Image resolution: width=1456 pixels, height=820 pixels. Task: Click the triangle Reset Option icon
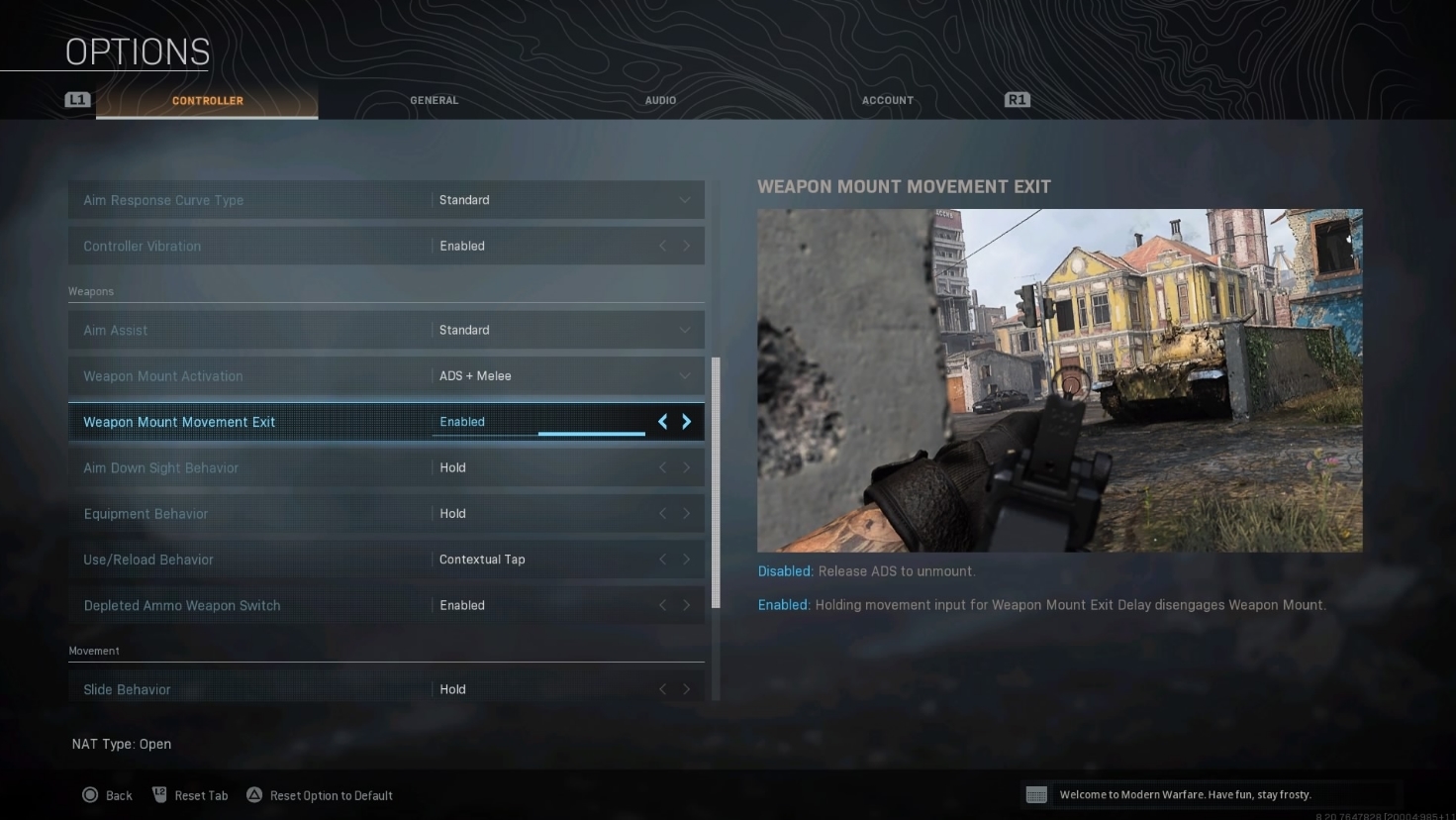[x=254, y=794]
